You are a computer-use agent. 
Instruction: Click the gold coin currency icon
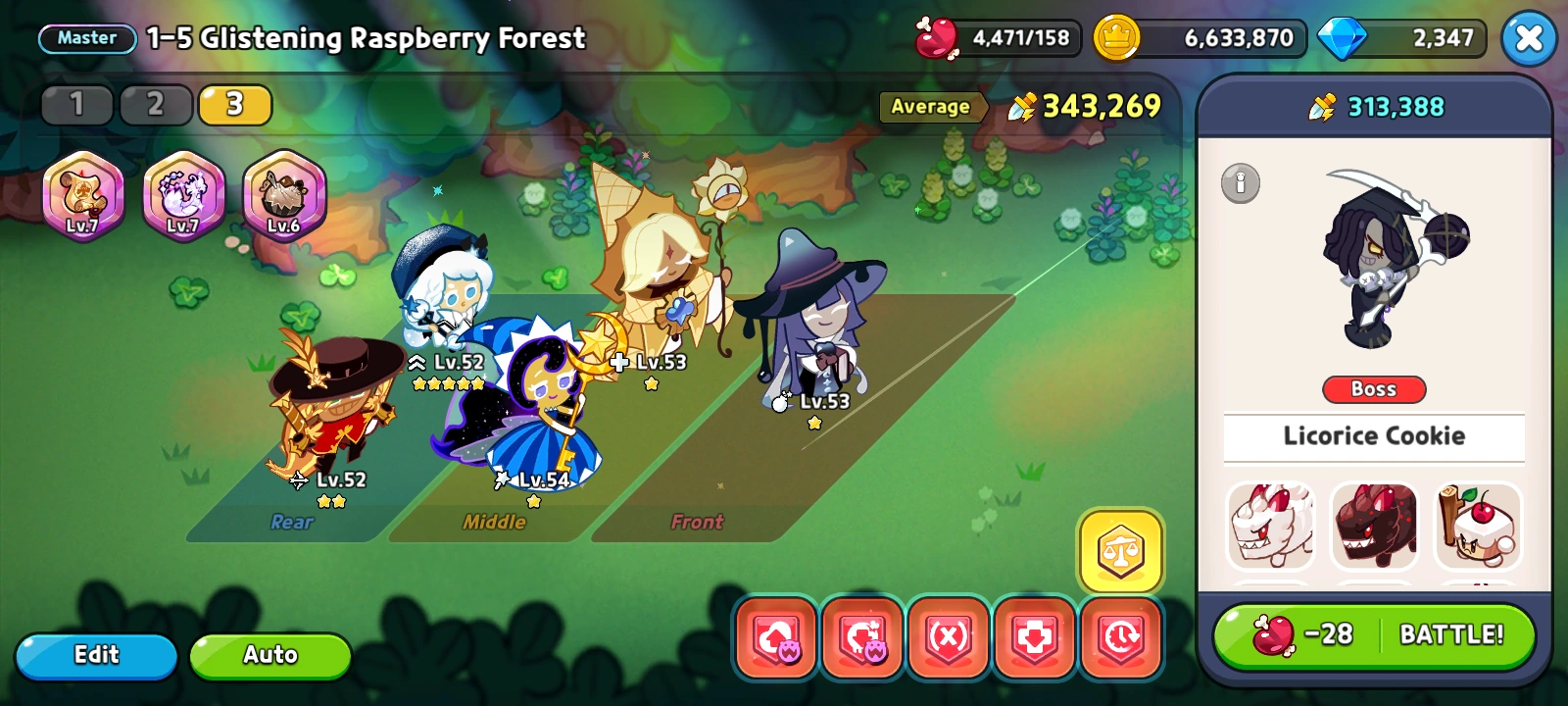(1116, 38)
